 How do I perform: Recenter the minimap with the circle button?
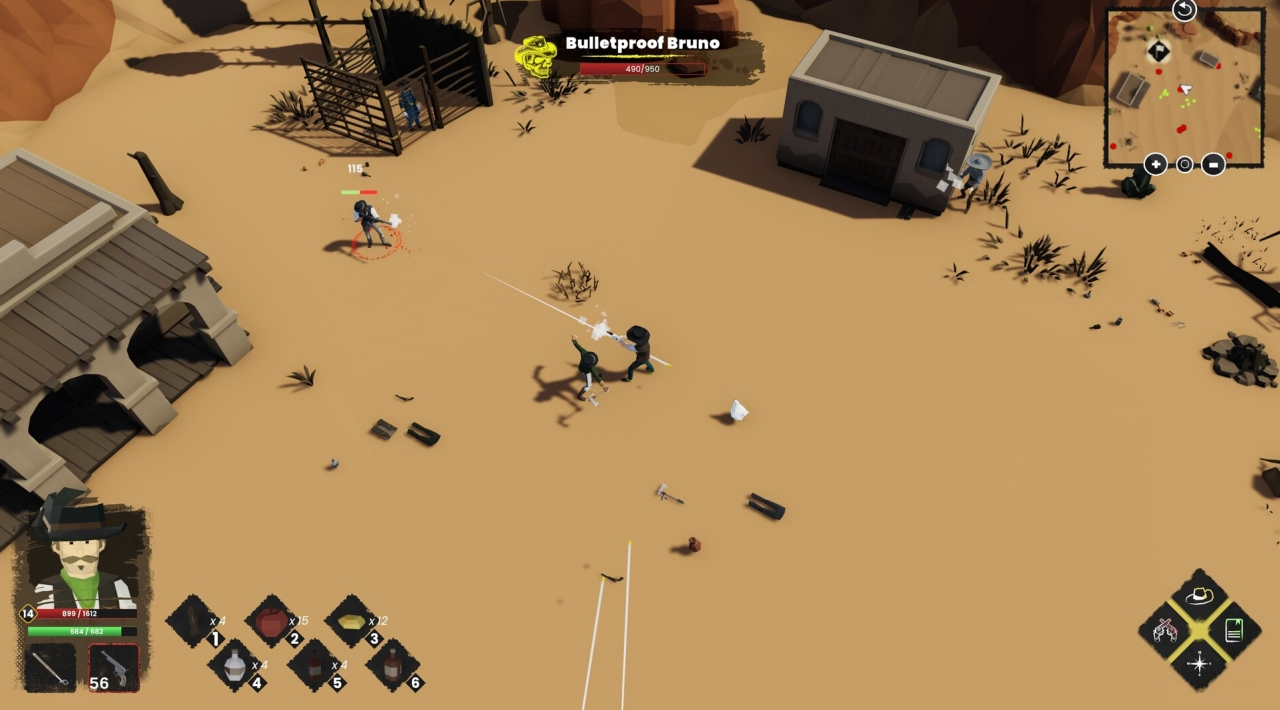point(1184,164)
